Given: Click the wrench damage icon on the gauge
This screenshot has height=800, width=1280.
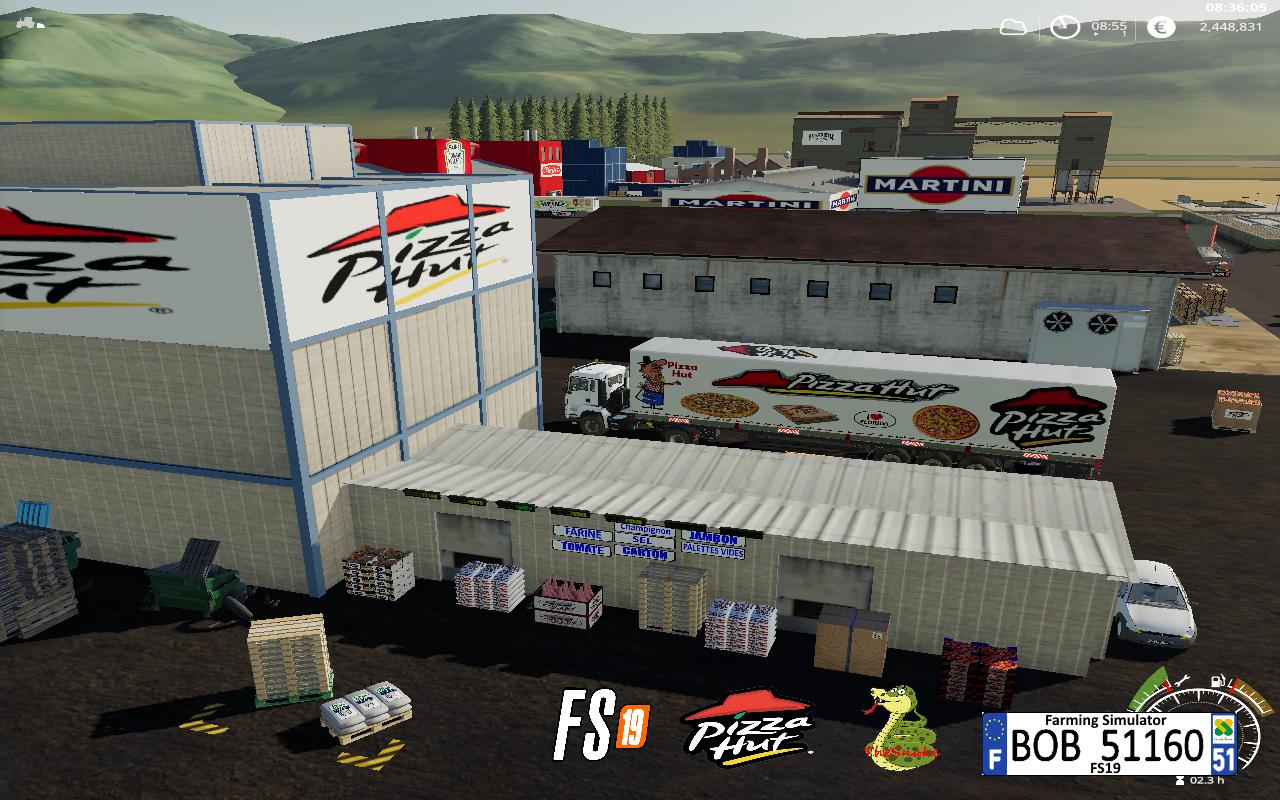Looking at the screenshot, I should [1182, 682].
